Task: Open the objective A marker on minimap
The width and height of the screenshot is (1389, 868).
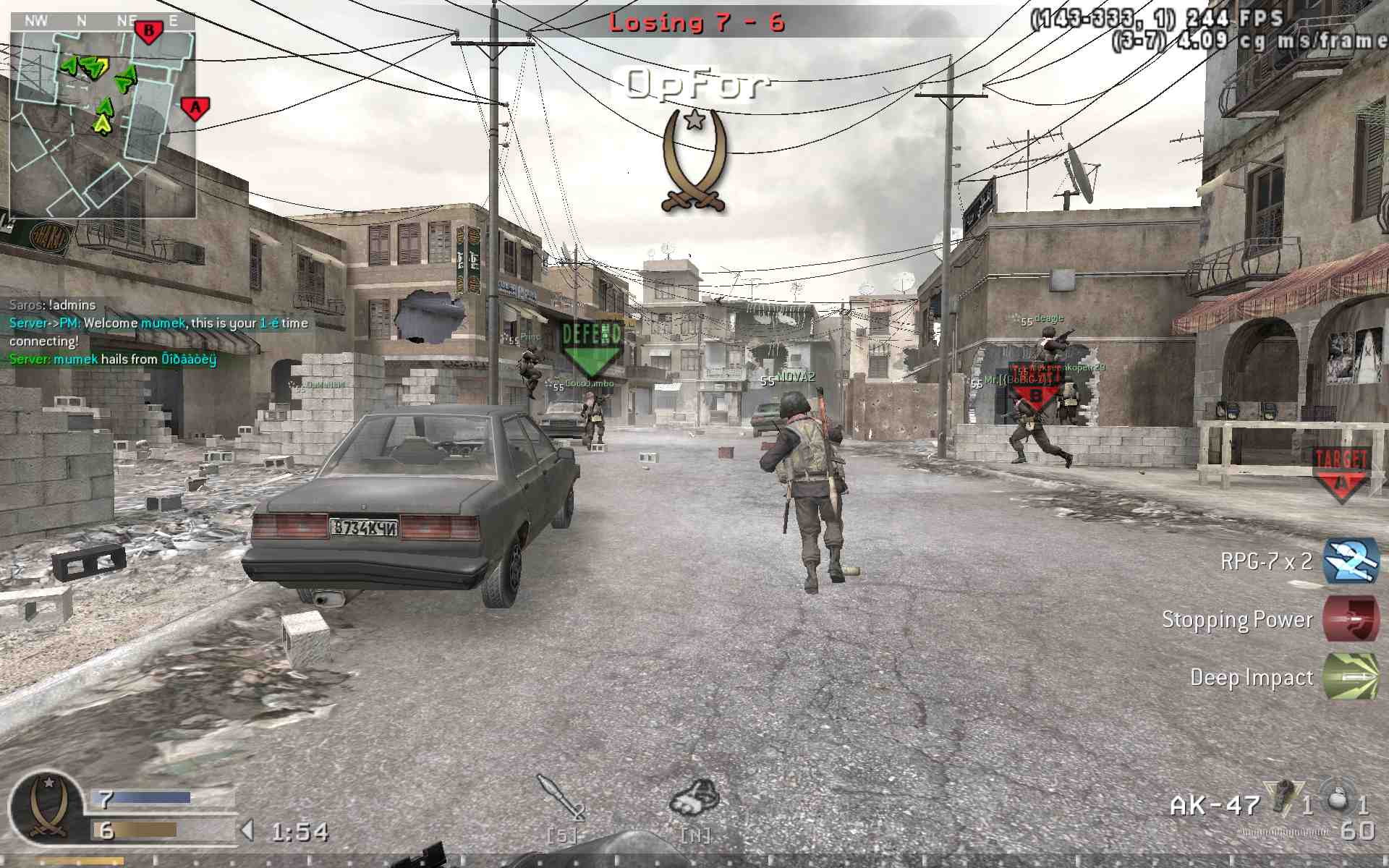Action: (x=194, y=107)
